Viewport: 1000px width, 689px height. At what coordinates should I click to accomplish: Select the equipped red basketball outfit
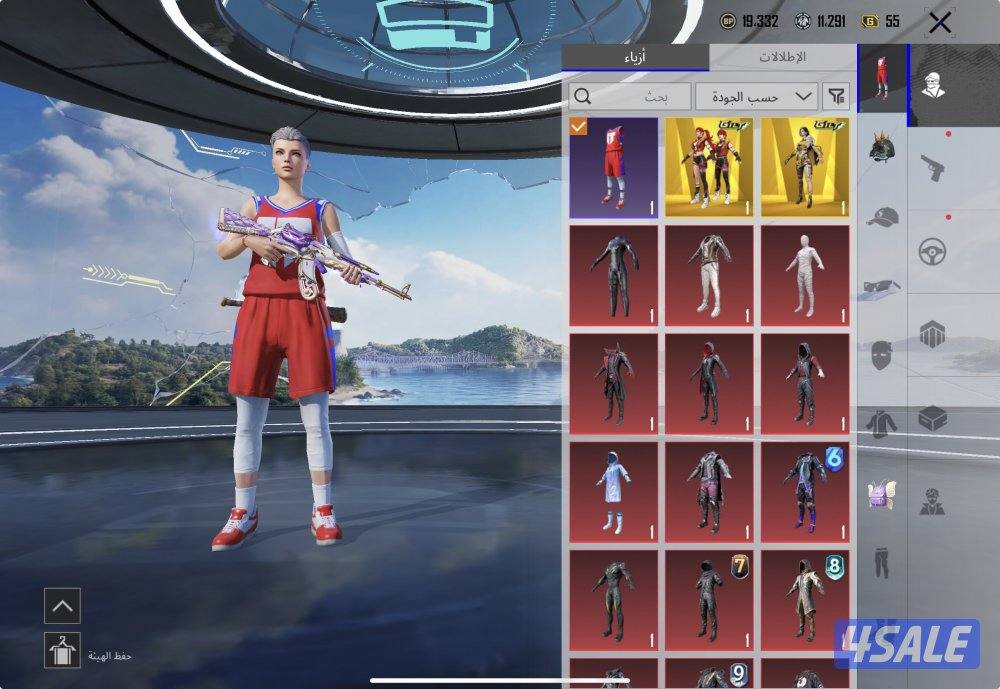614,167
